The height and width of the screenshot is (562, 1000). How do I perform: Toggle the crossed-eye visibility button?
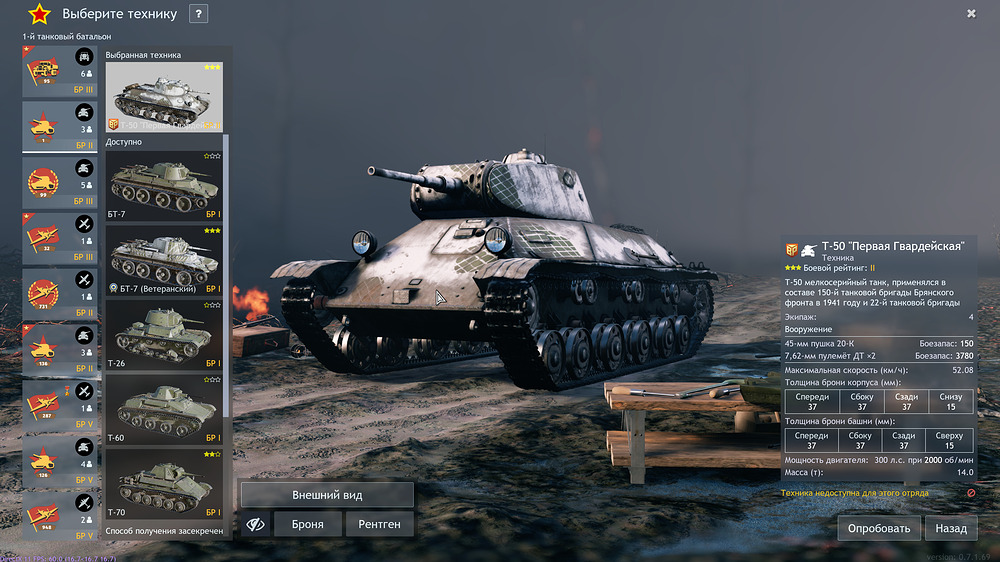(x=255, y=524)
